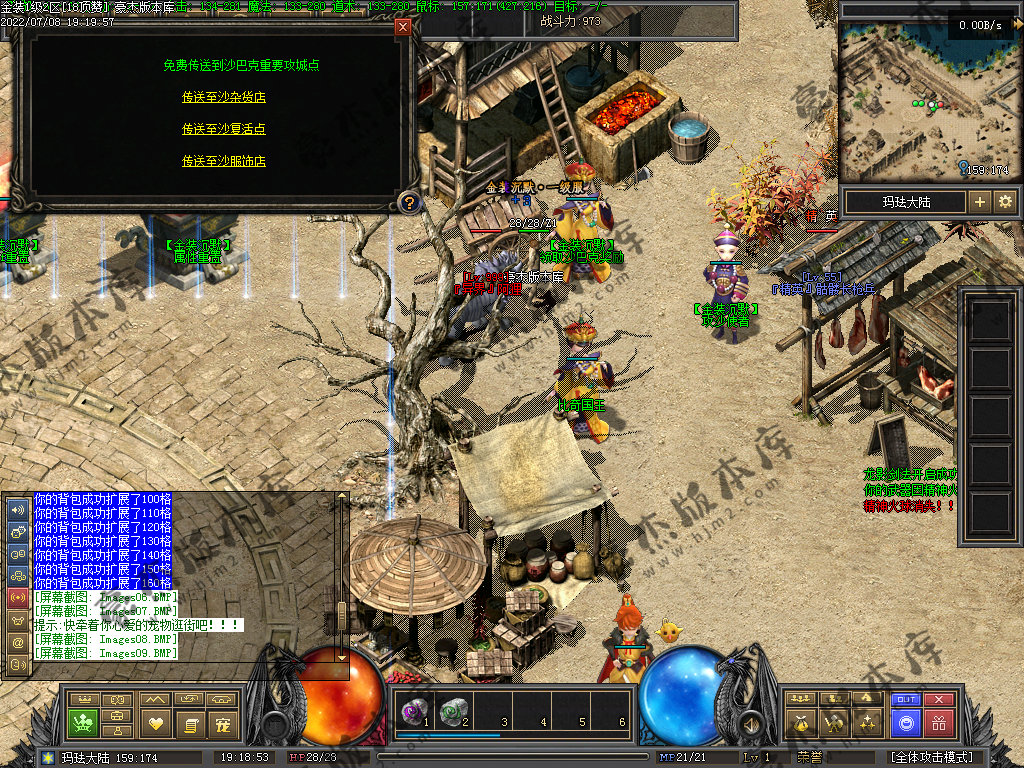Toggle the speaker sound button by blue orb
The width and height of the screenshot is (1024, 768).
(748, 722)
